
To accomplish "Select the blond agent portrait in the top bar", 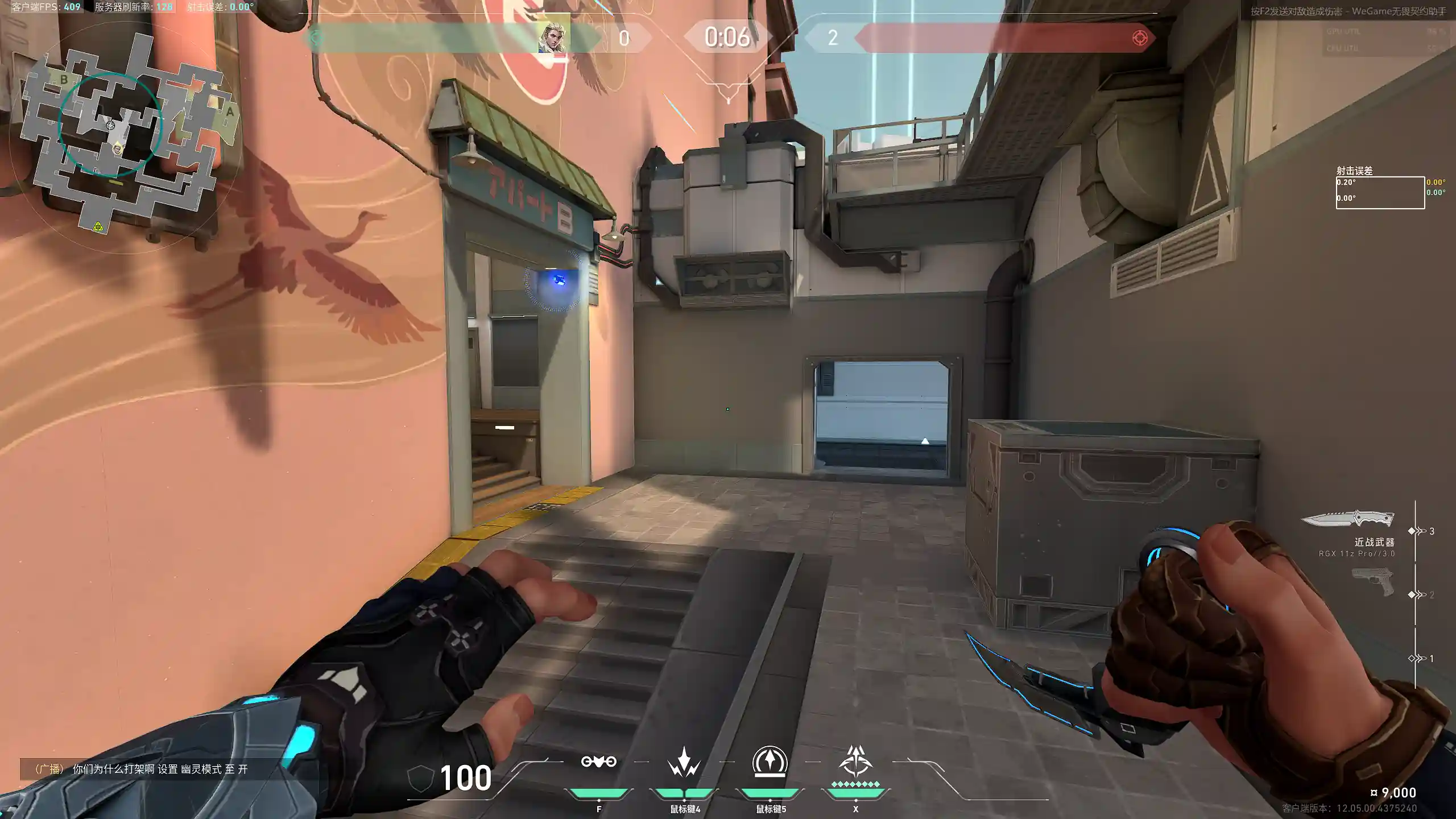I will 553,38.
